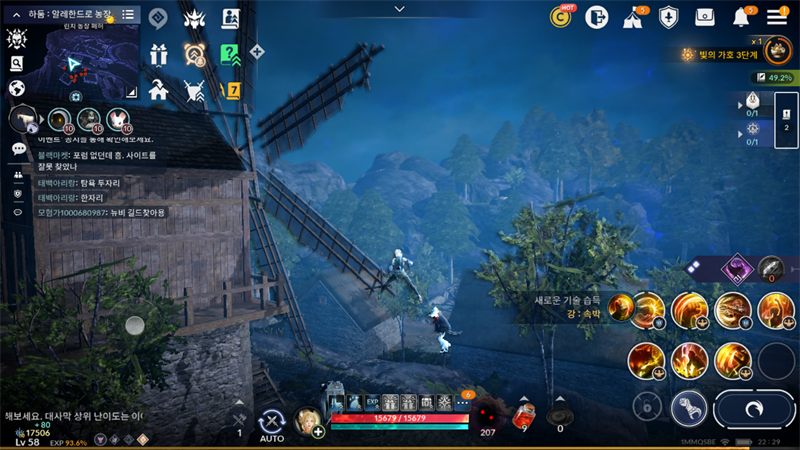Open the gift box rewards
The width and height of the screenshot is (800, 450).
click(x=158, y=55)
